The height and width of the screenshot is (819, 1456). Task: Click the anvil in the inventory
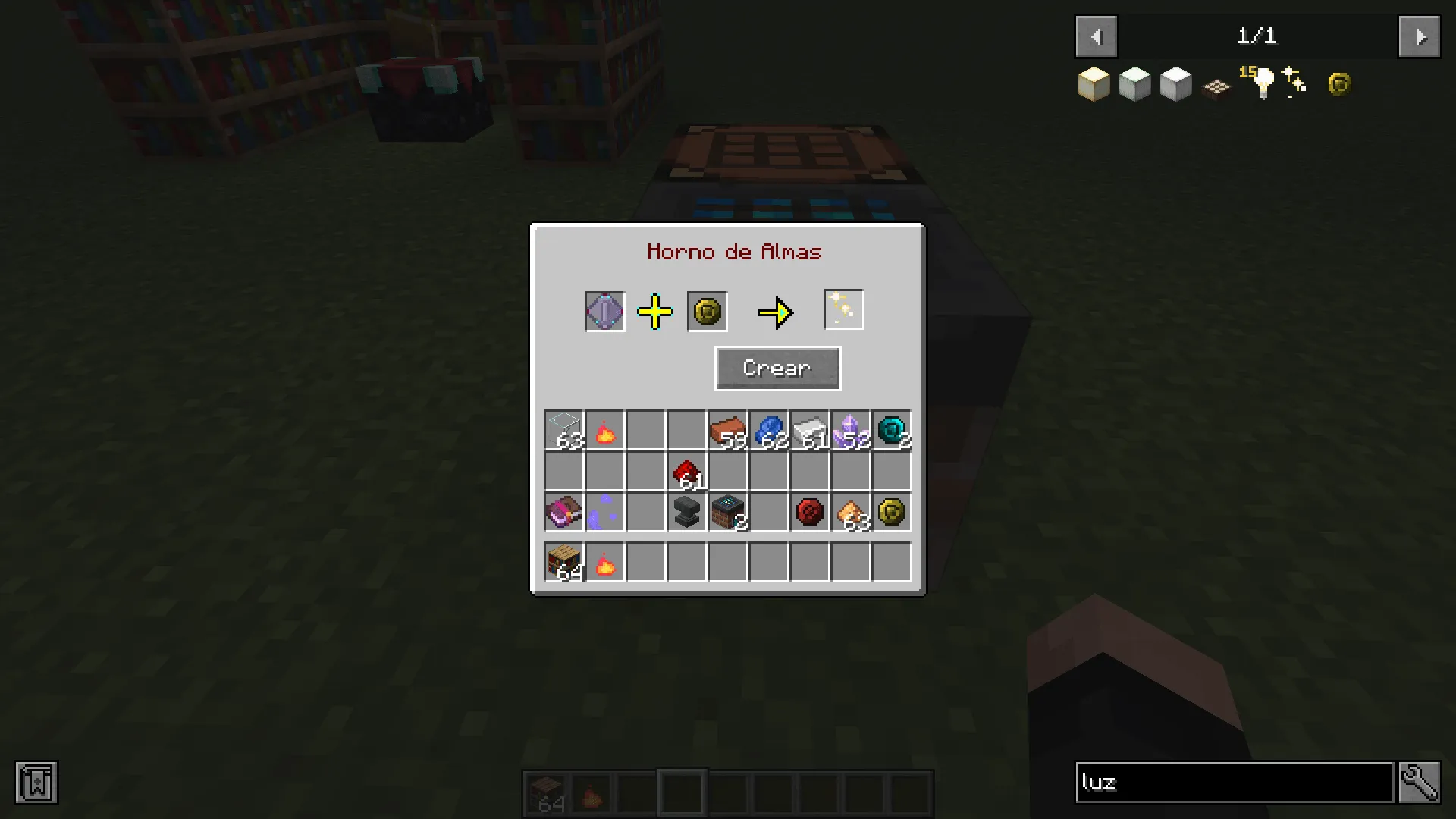[x=686, y=512]
